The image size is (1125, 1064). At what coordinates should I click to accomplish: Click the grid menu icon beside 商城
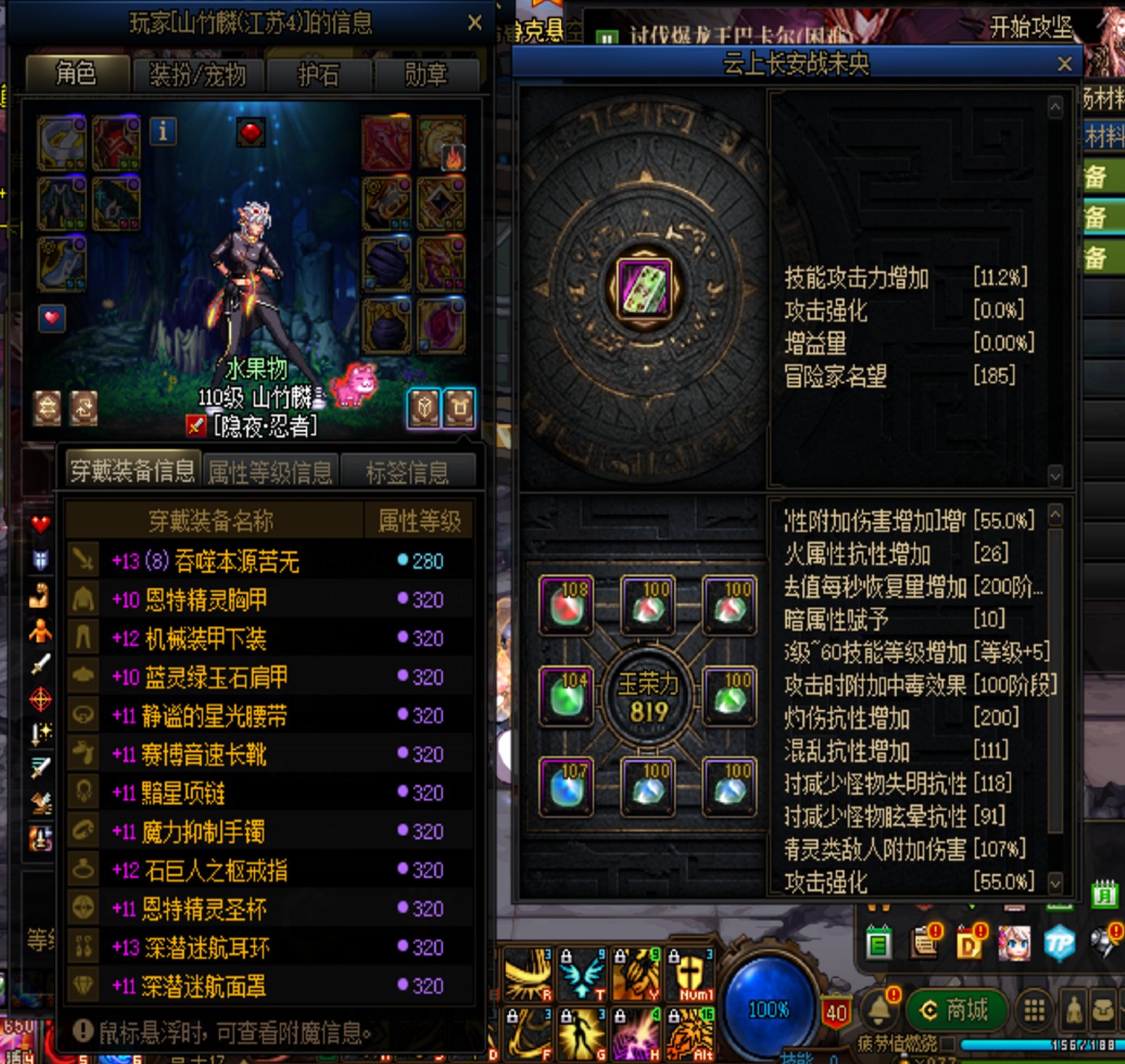pyautogui.click(x=1033, y=1008)
